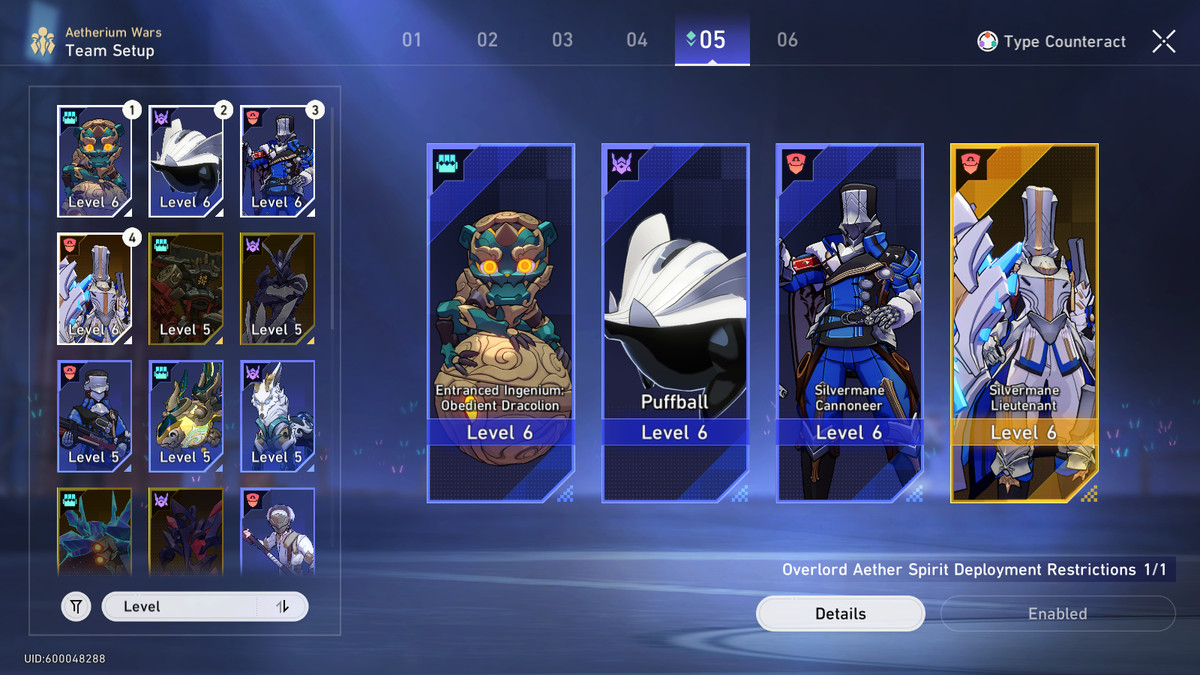
Task: Toggle the sort order arrows
Action: (282, 606)
